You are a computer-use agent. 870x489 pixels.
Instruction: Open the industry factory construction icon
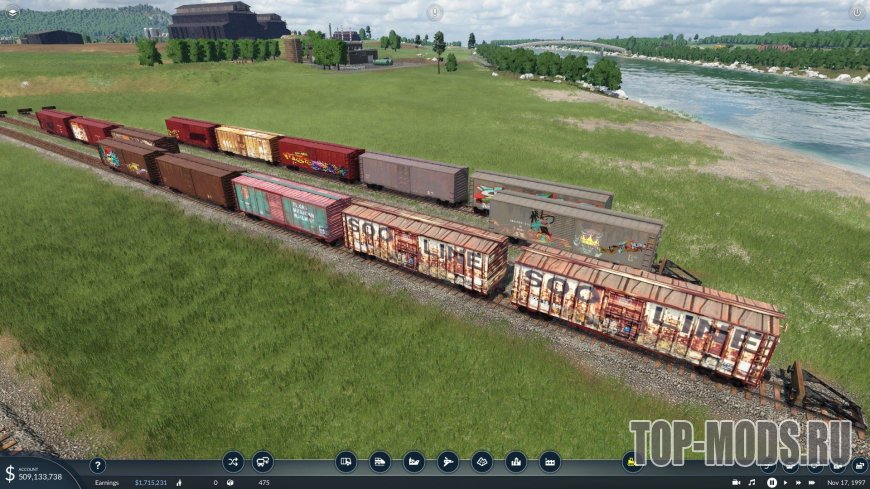[550, 462]
